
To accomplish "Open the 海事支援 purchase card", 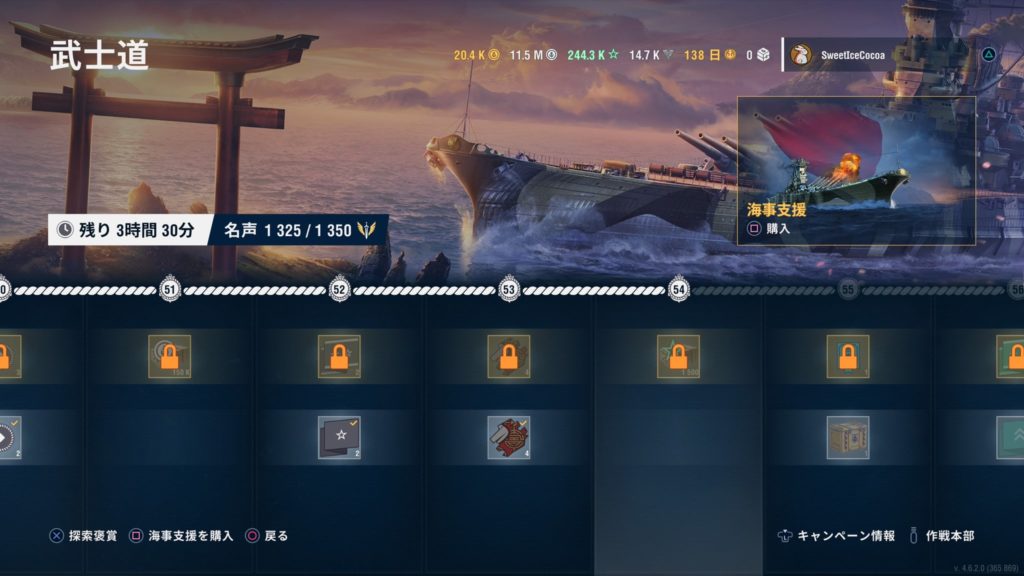I will coord(856,170).
